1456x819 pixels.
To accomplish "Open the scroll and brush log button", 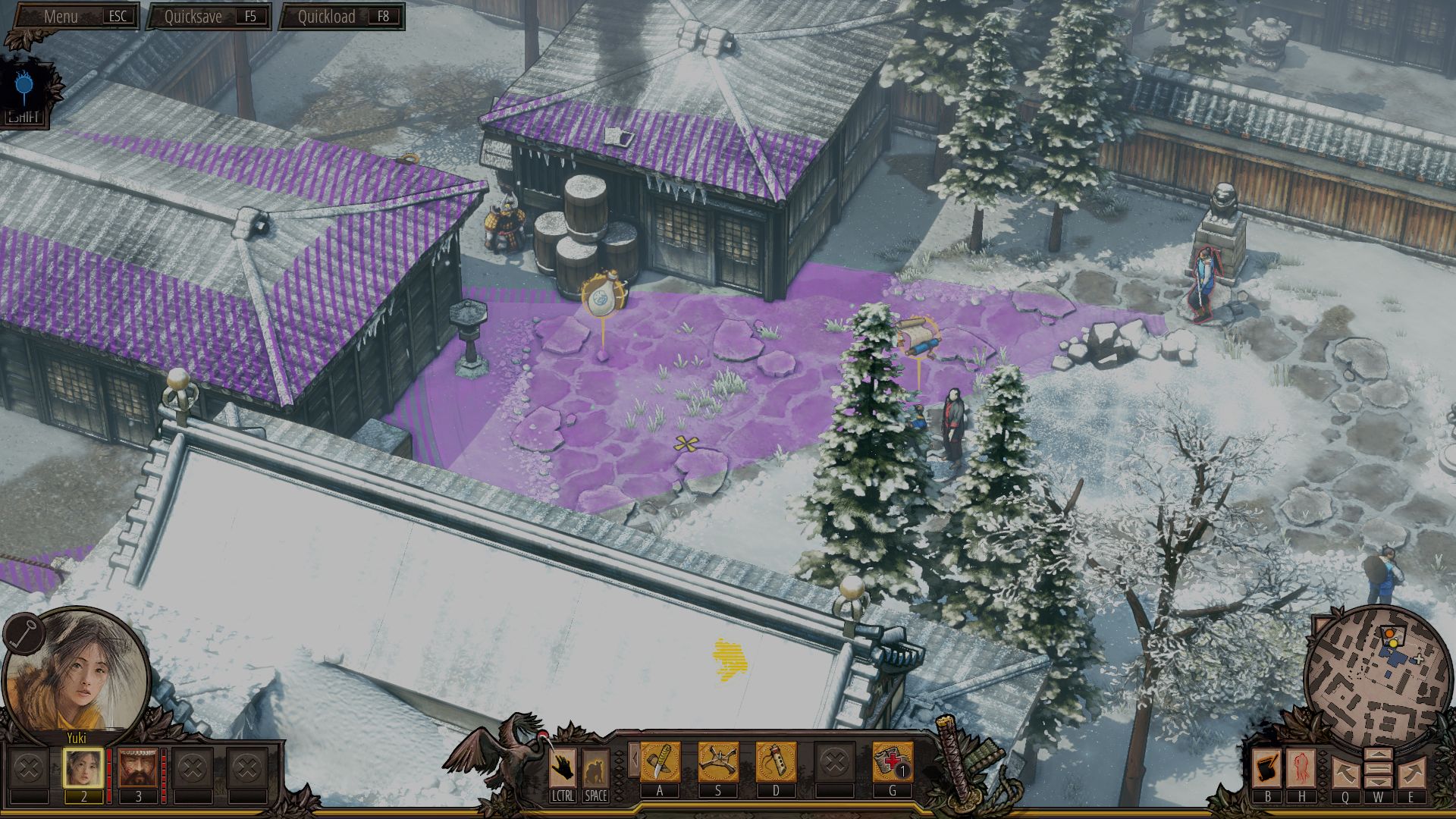I will tap(1266, 767).
